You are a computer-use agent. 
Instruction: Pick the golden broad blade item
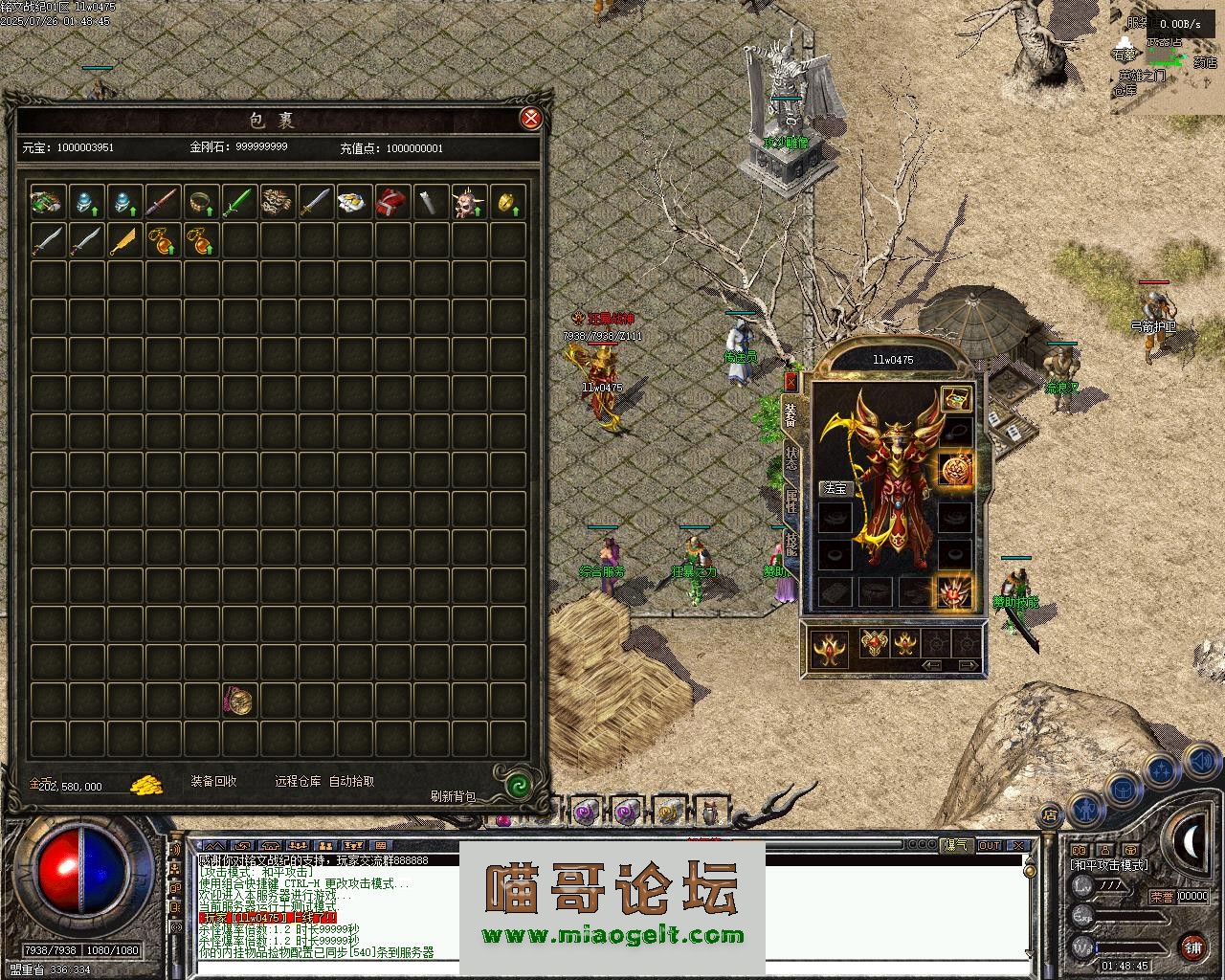(x=124, y=240)
